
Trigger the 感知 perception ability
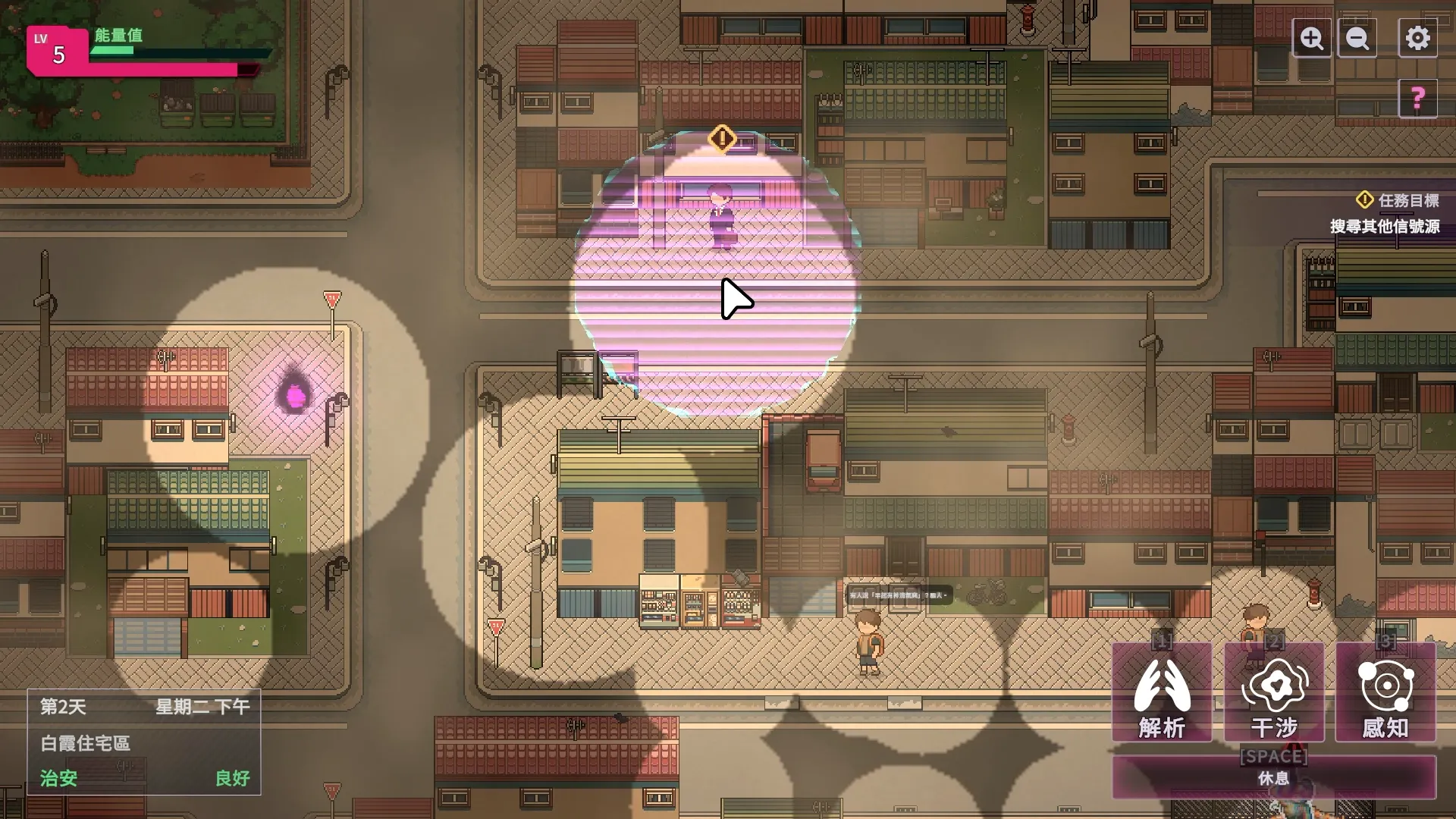pos(1385,692)
